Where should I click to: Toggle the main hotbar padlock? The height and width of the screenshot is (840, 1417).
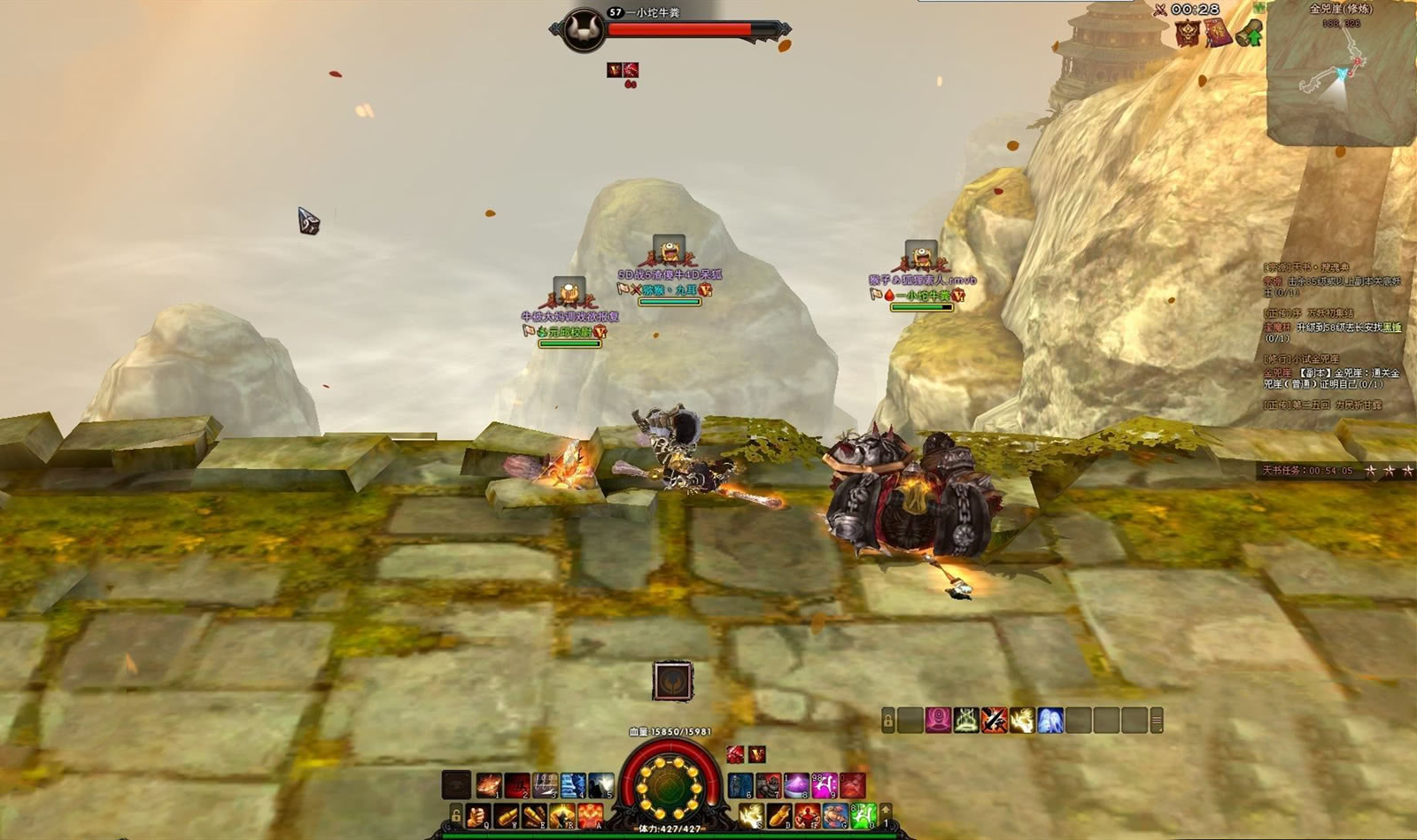pos(456,815)
